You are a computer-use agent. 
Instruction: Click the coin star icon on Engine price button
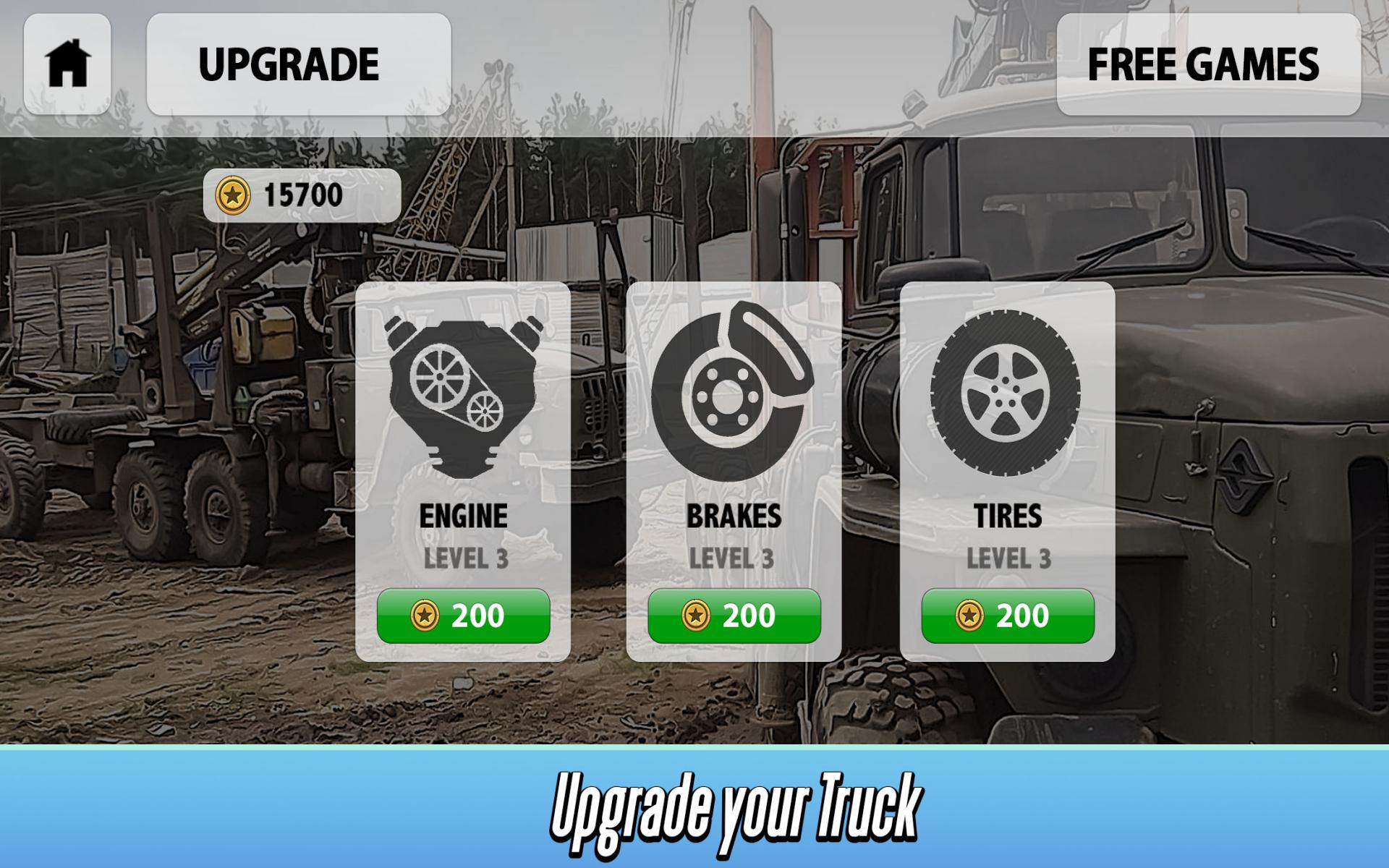(426, 614)
